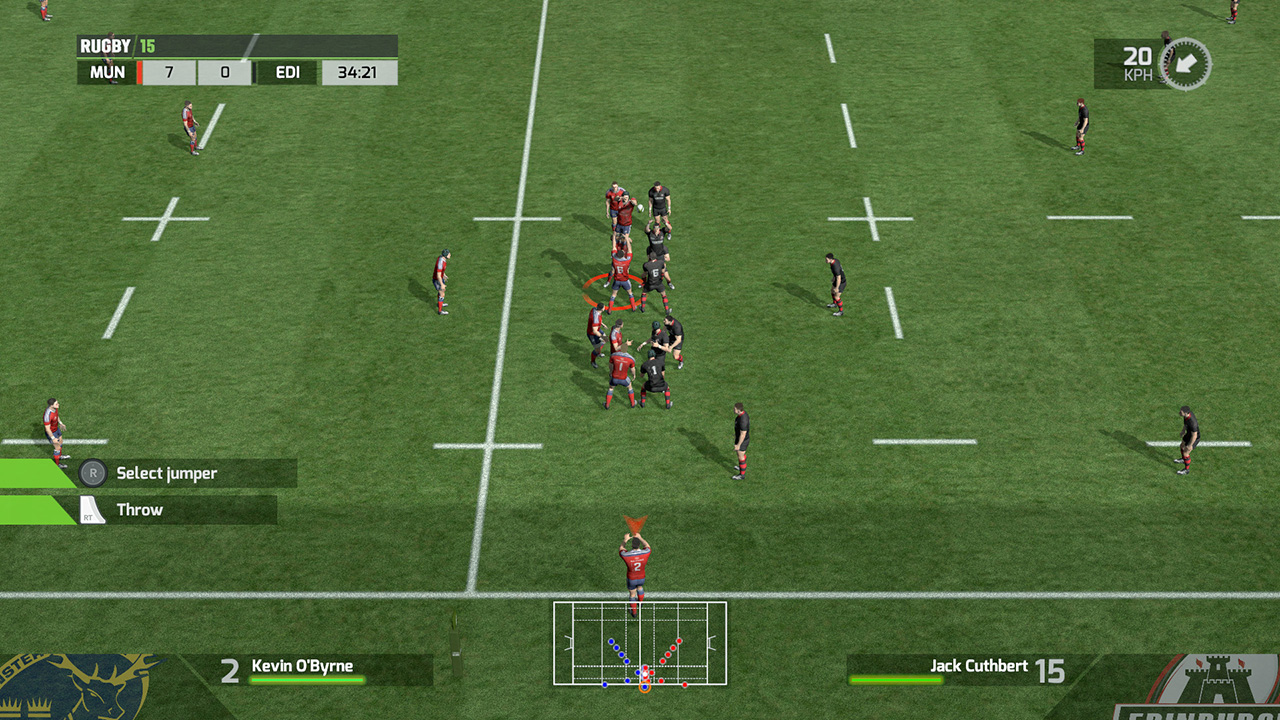
Task: Select the orange-circled blue jumper on the minimap
Action: coord(645,687)
